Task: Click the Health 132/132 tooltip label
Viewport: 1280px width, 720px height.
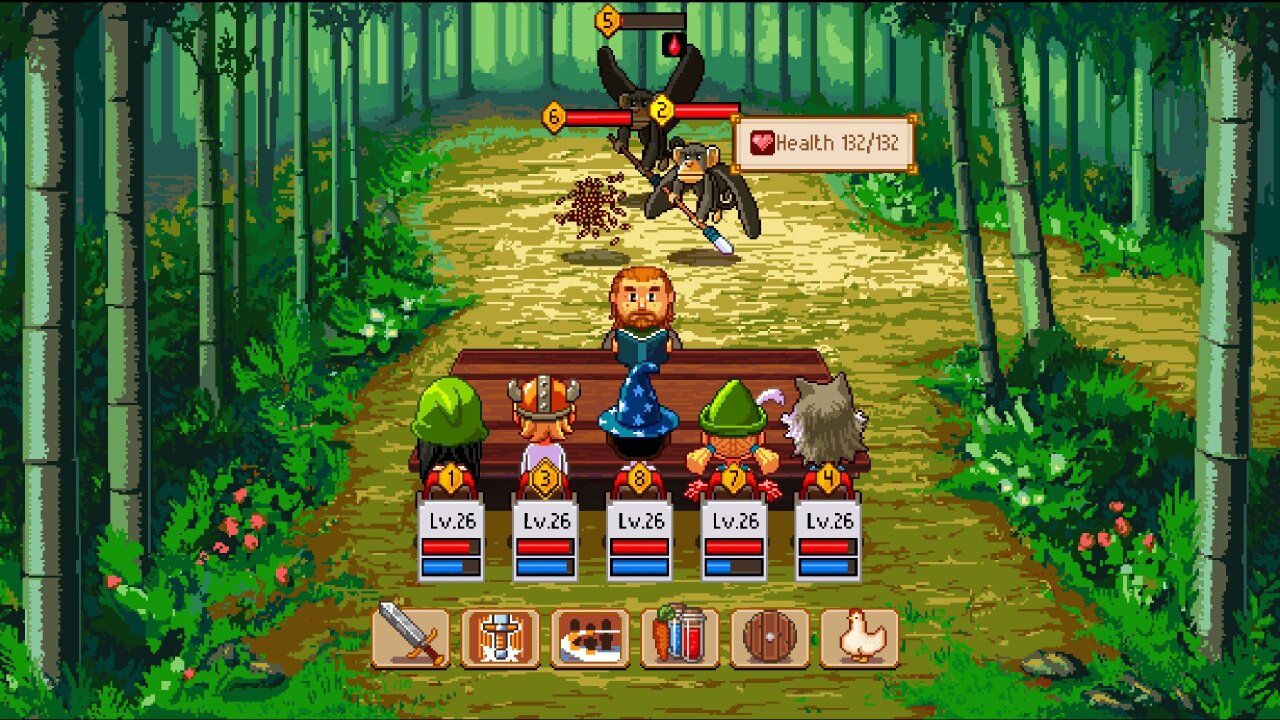Action: (838, 144)
